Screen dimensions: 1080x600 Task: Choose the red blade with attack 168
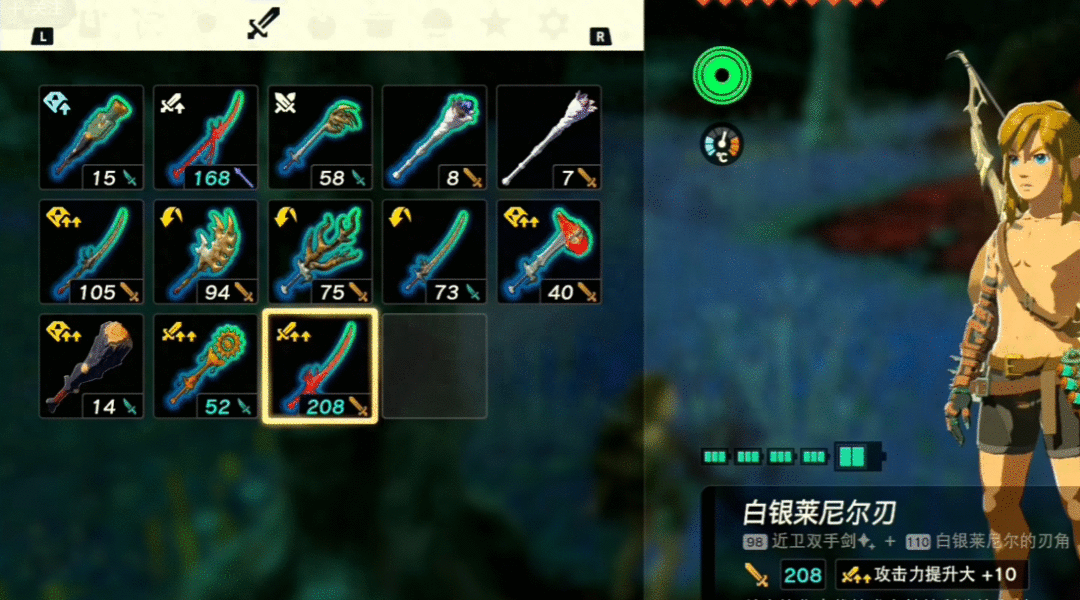click(x=206, y=138)
